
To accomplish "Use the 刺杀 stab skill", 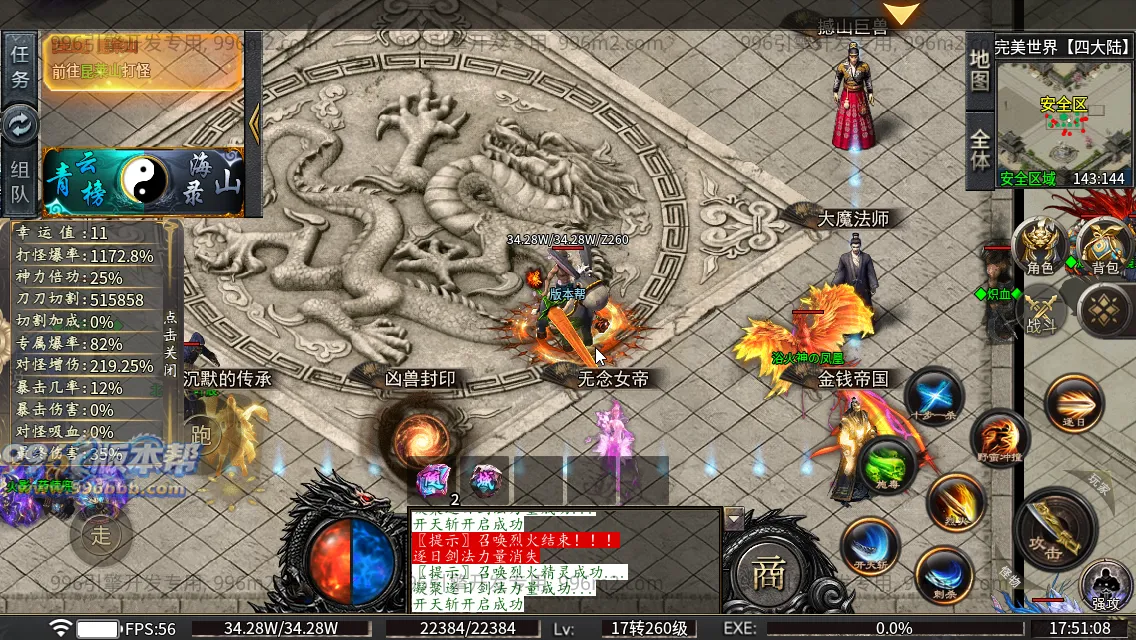I will (942, 575).
